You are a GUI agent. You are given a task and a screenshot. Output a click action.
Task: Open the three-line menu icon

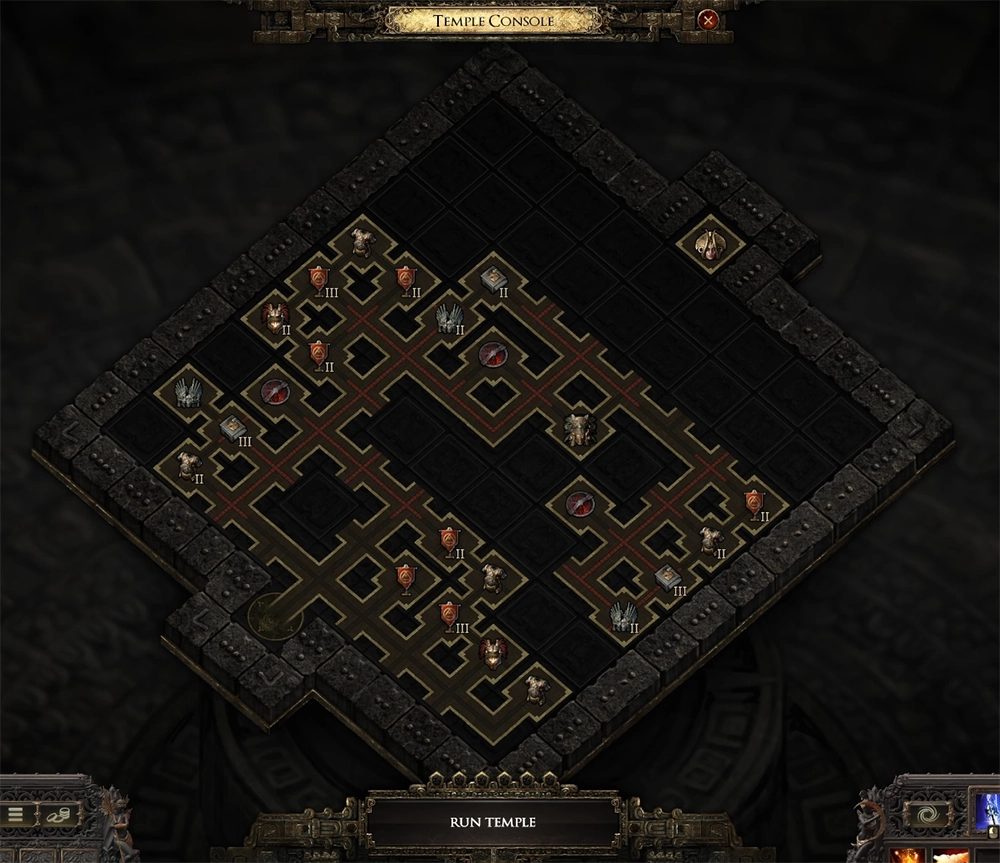[x=15, y=815]
